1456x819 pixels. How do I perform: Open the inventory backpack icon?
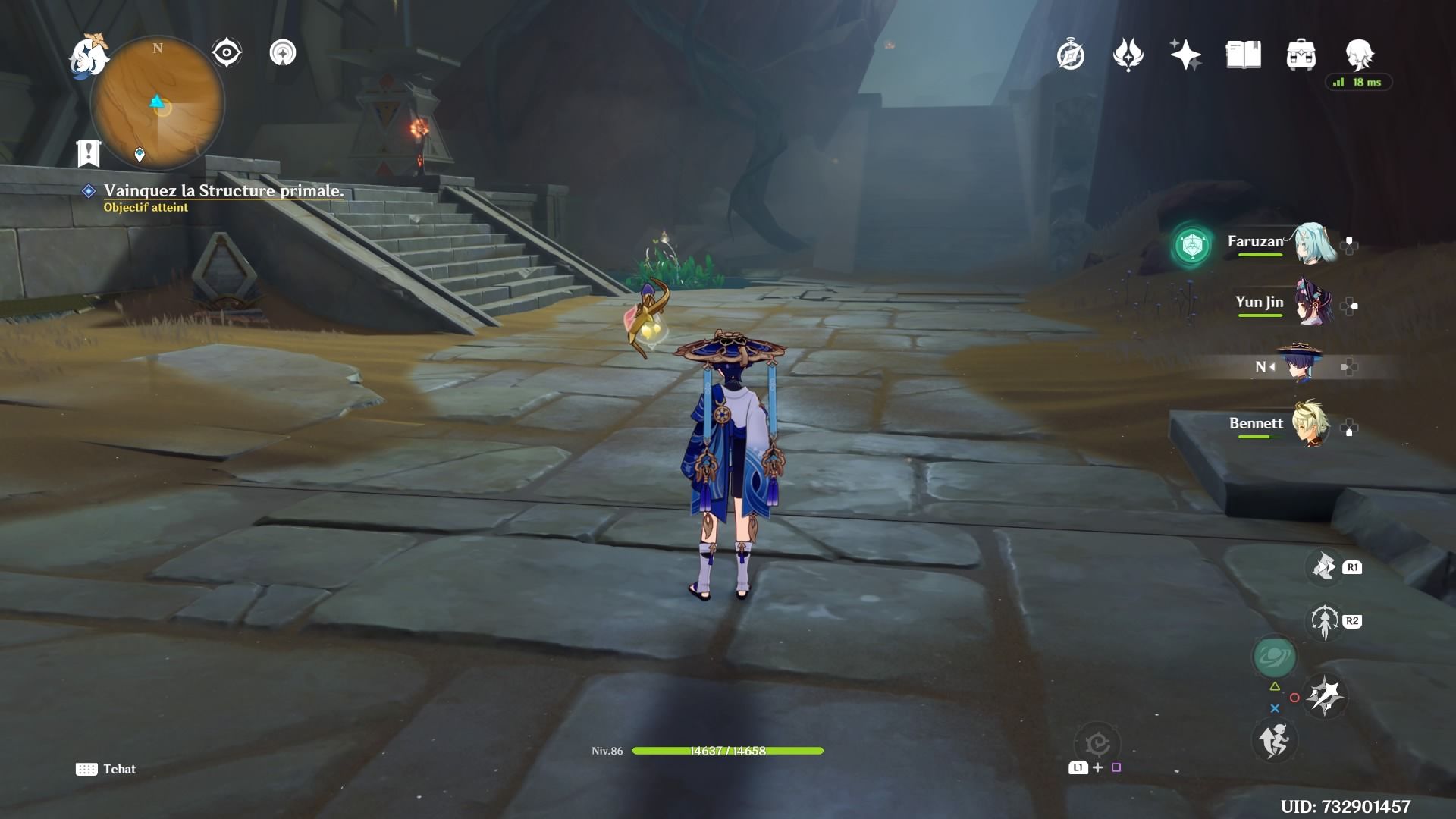point(1302,53)
